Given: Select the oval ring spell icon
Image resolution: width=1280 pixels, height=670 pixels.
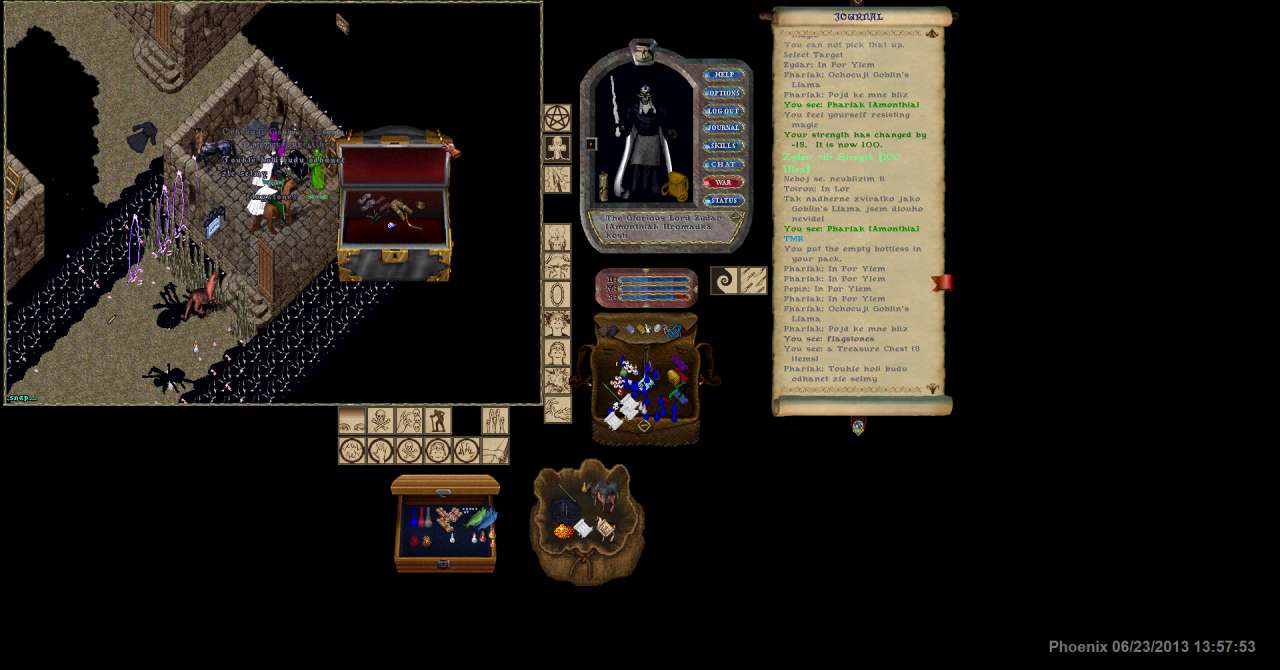Looking at the screenshot, I should point(557,295).
